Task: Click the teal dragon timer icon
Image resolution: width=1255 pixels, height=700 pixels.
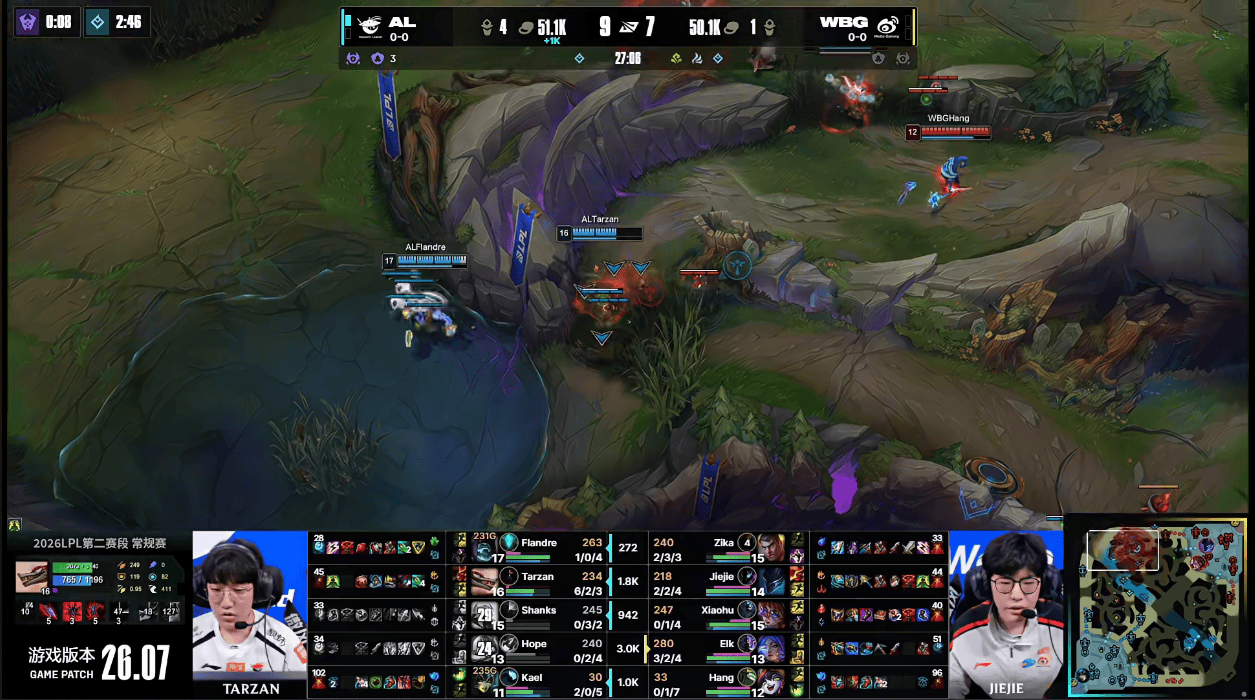Action: (x=97, y=22)
